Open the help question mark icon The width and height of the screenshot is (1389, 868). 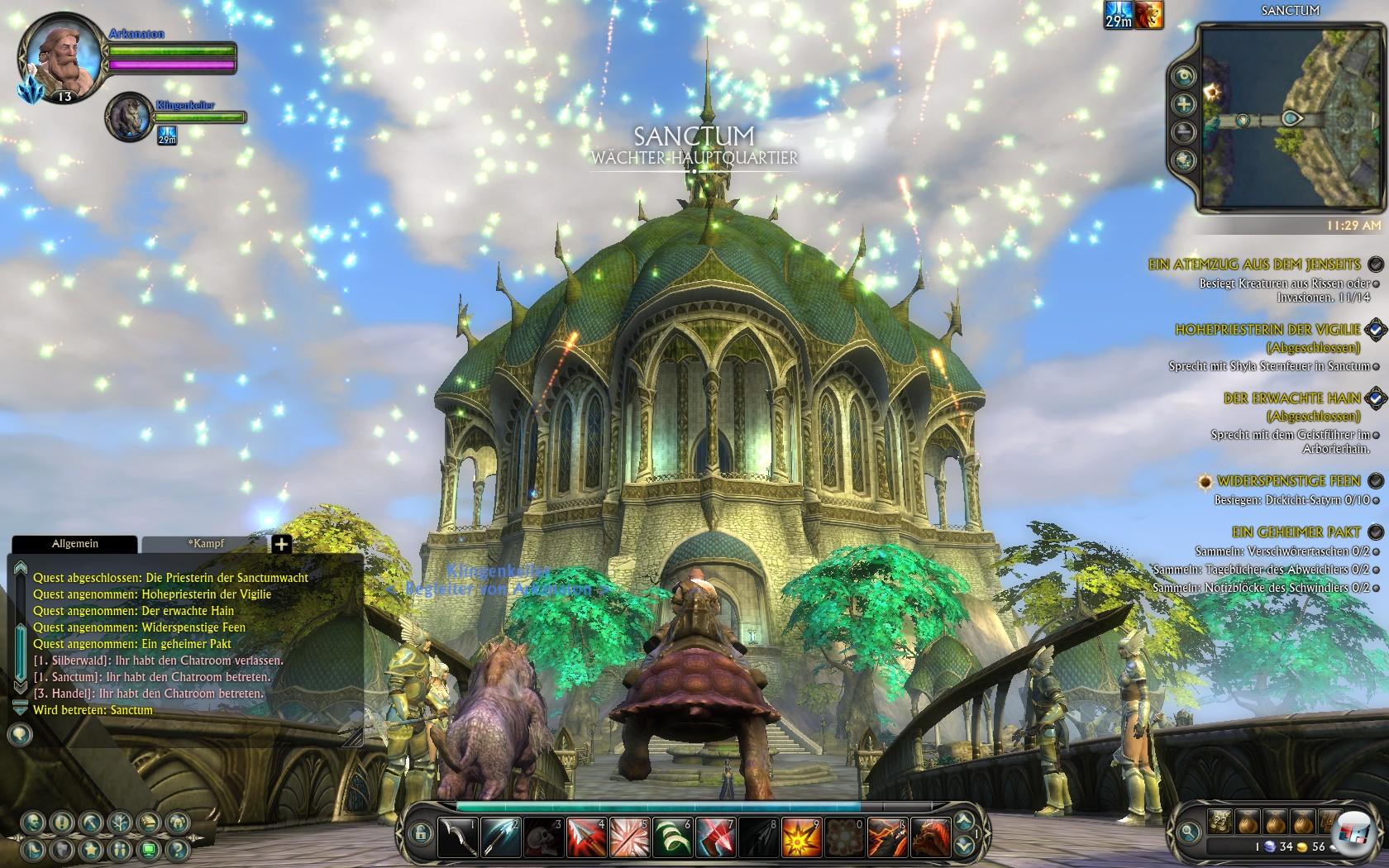(x=176, y=848)
